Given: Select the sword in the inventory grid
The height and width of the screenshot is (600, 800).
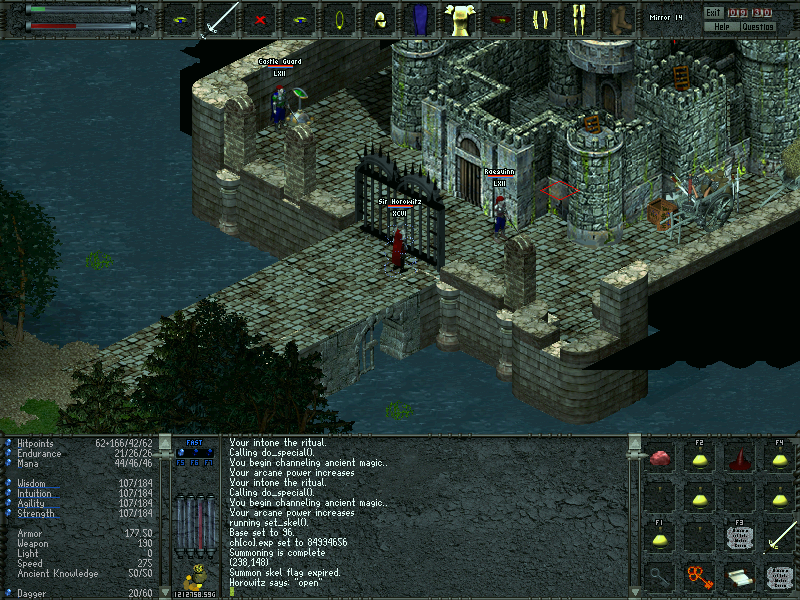Looking at the screenshot, I should click(779, 537).
